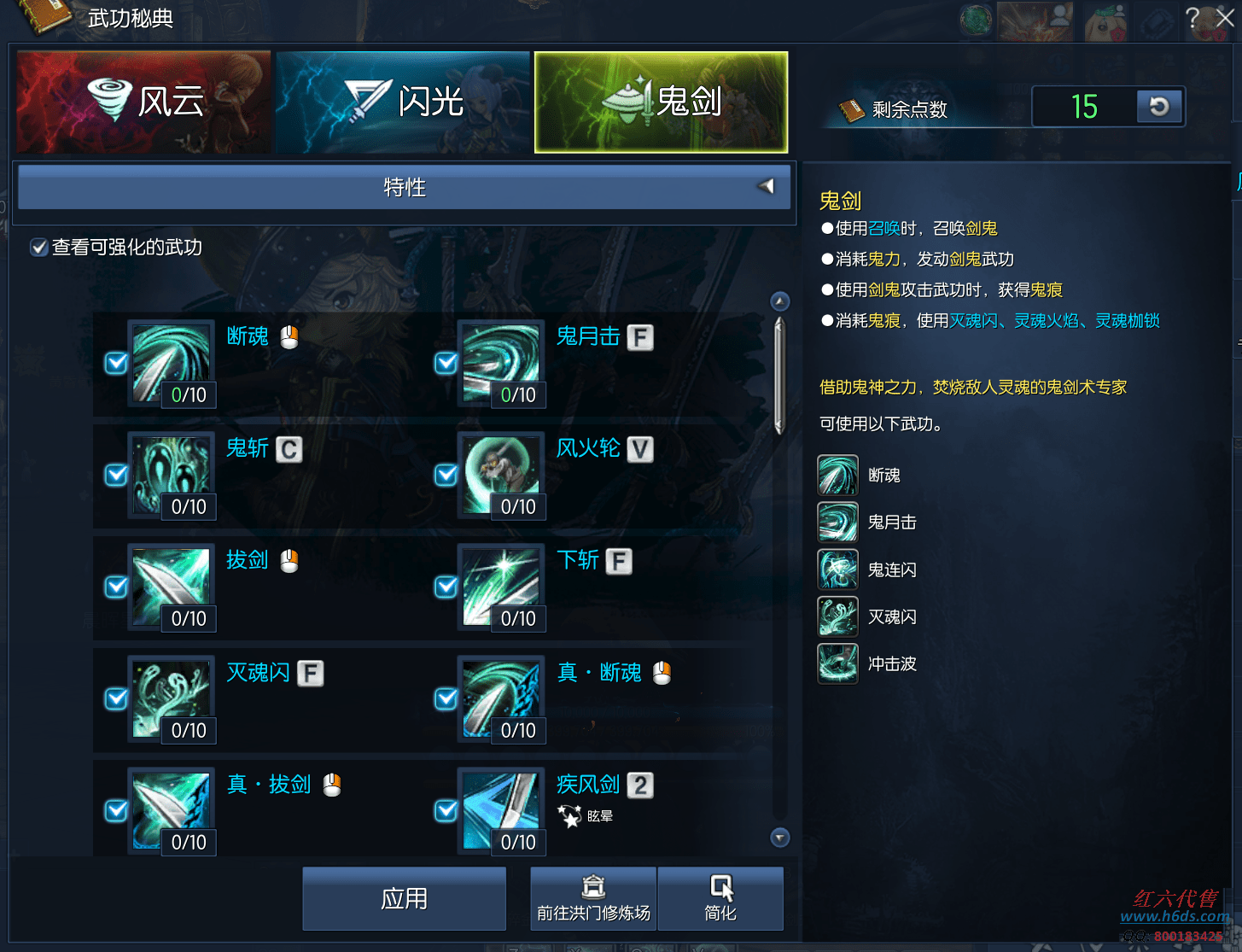Go to 前往洪门修炼场 training ground

(x=593, y=898)
